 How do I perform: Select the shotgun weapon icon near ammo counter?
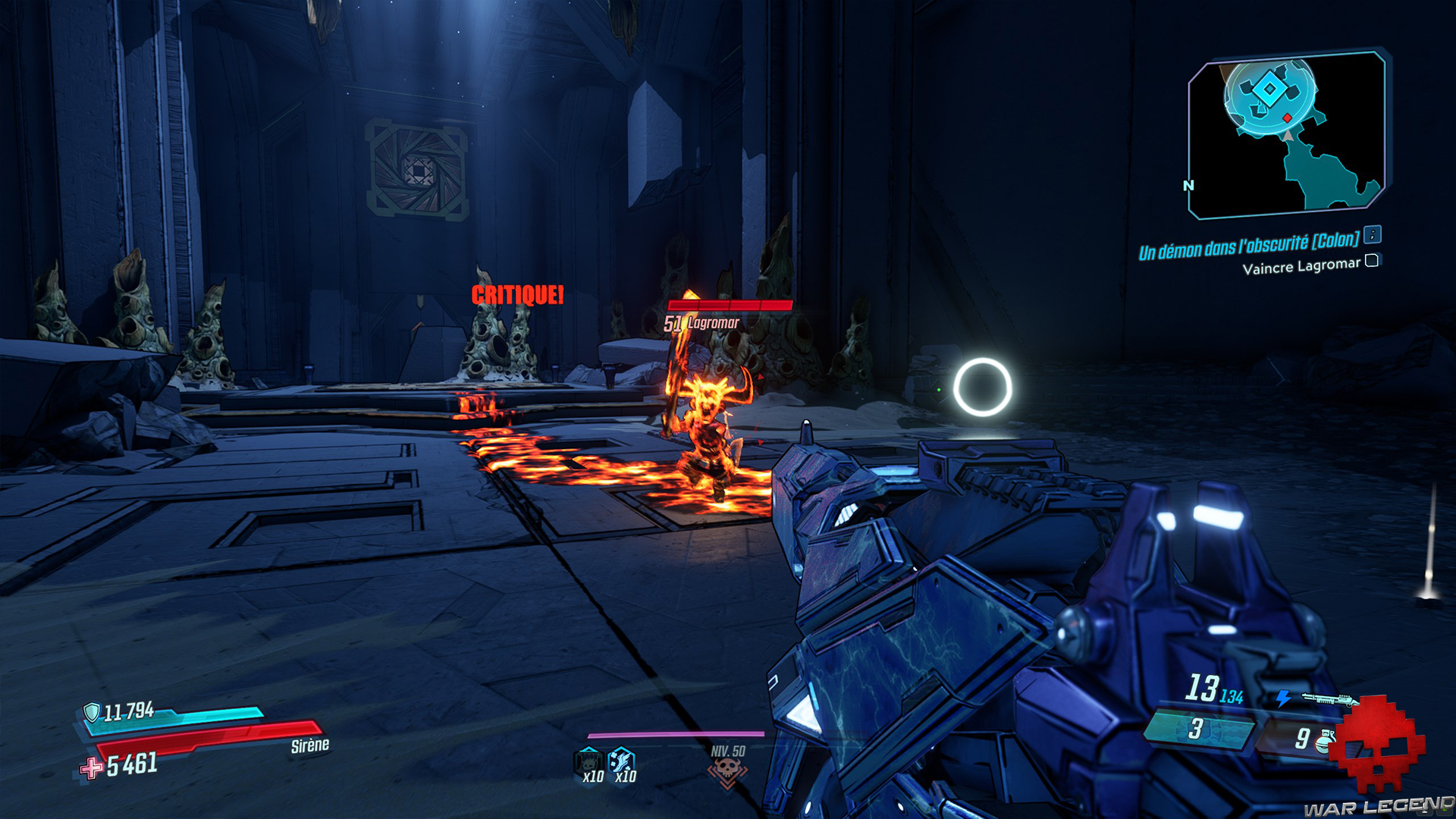click(1329, 698)
